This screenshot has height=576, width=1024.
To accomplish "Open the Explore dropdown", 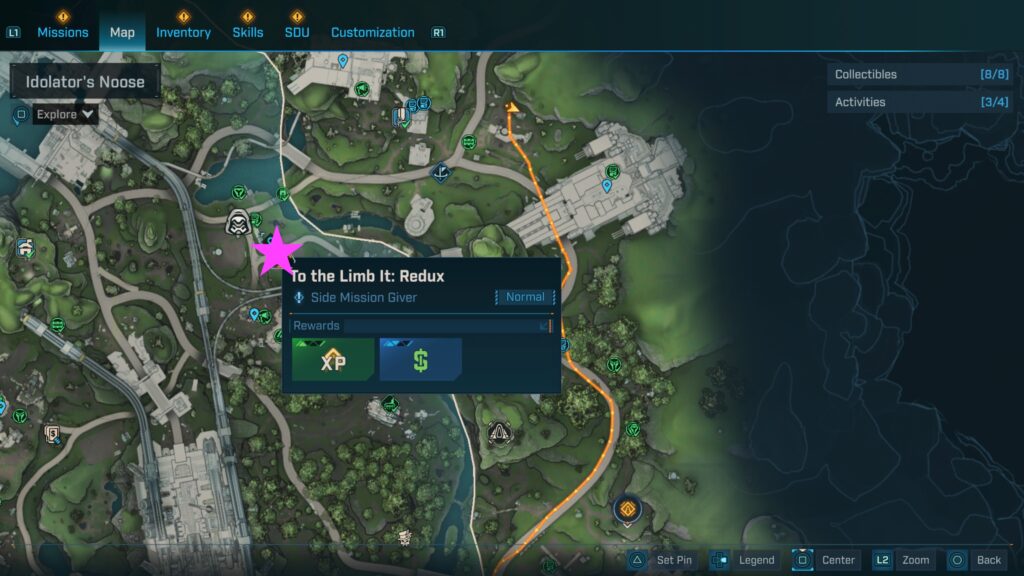I will 66,114.
